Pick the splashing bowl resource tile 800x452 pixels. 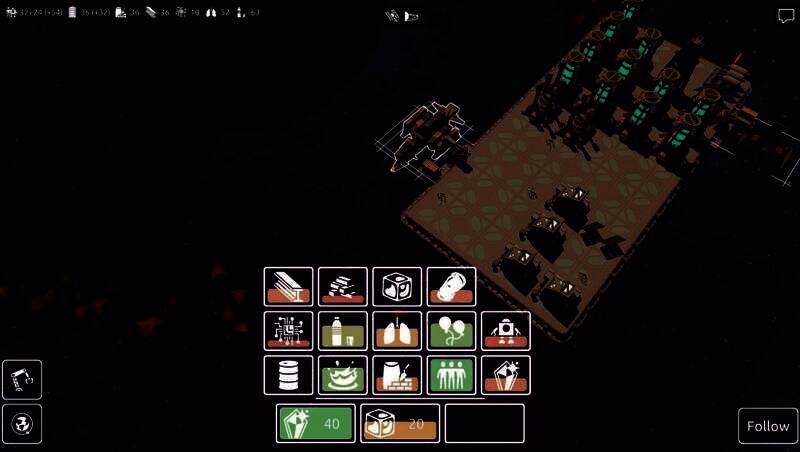[x=343, y=375]
